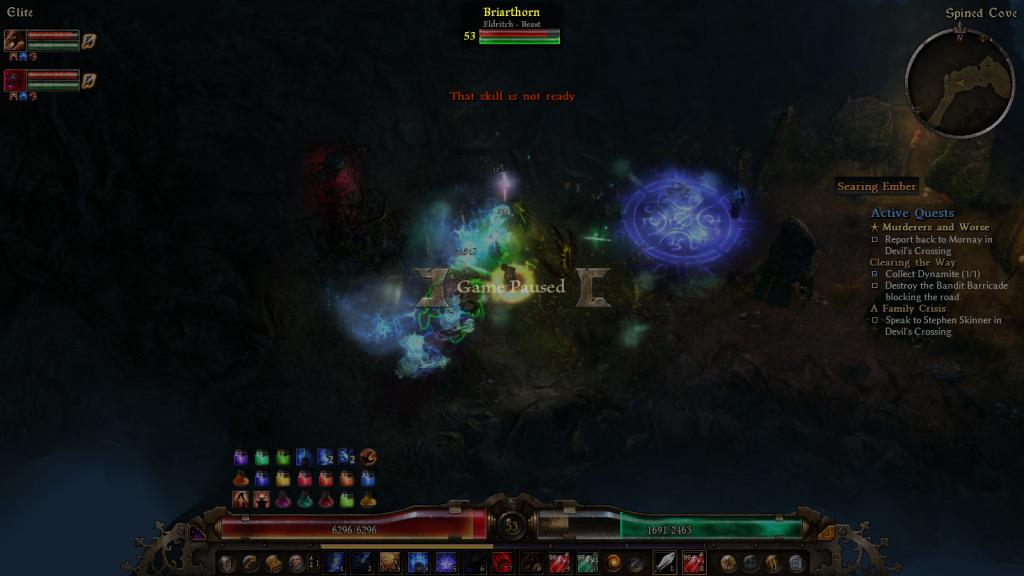The height and width of the screenshot is (576, 1024).
Task: Use the green energy potion in slot 10
Action: (x=586, y=563)
